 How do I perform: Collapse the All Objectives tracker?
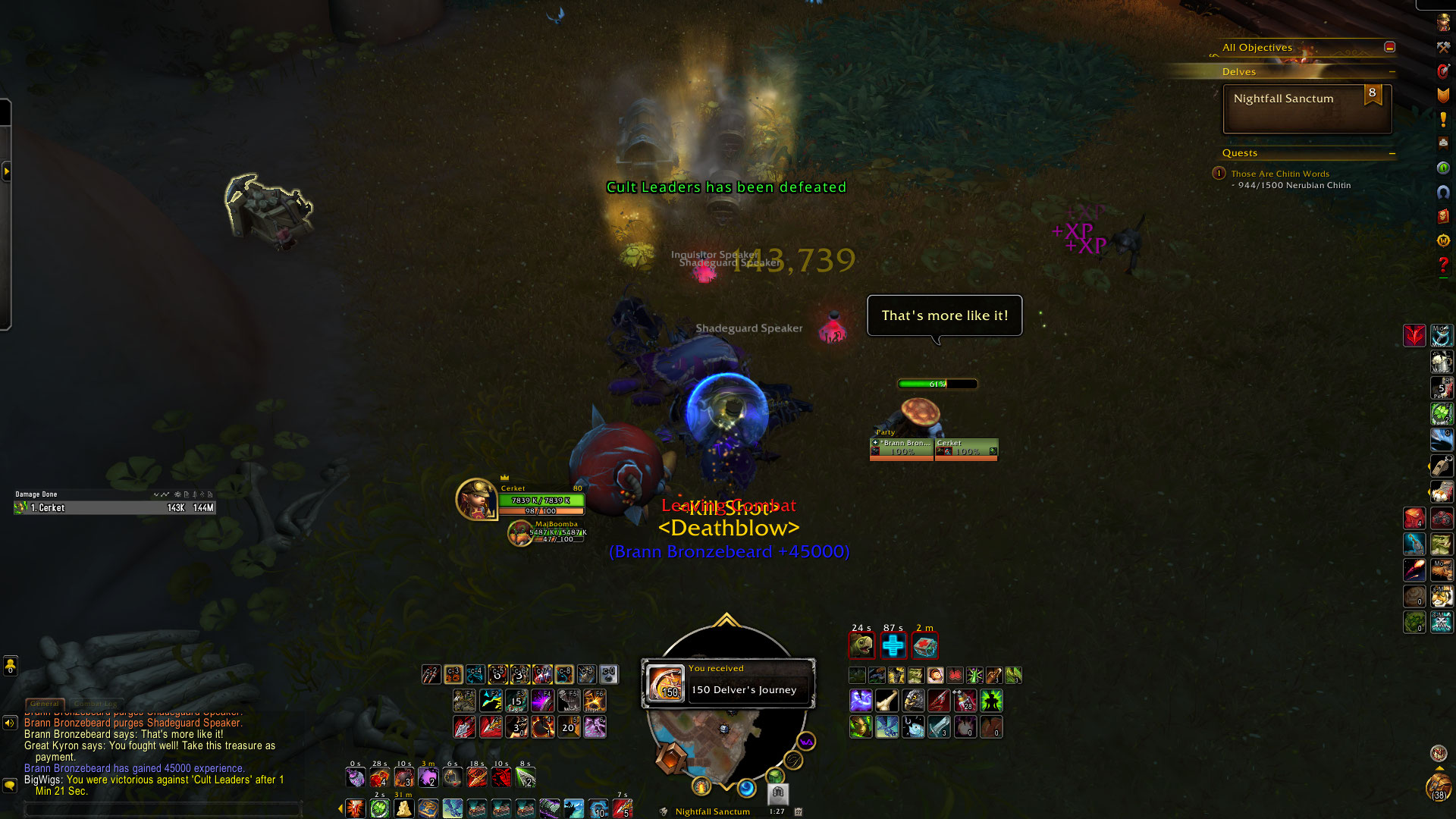click(x=1389, y=47)
